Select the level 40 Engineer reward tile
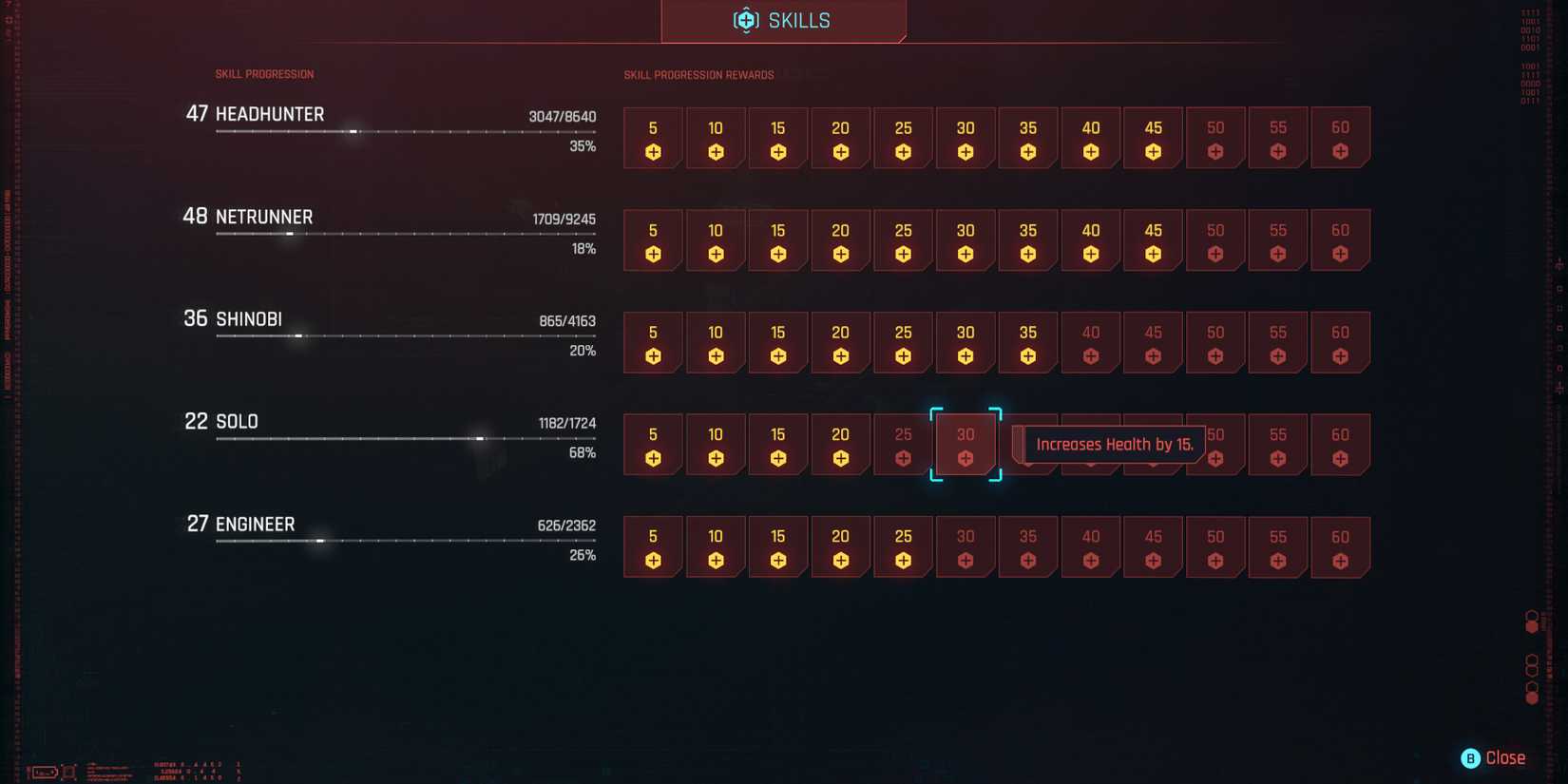1568x784 pixels. (1090, 546)
